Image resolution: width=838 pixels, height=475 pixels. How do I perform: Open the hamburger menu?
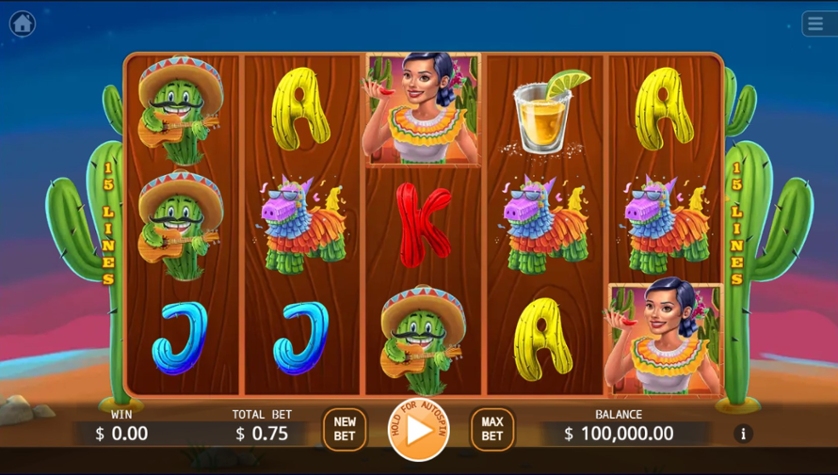(x=817, y=24)
